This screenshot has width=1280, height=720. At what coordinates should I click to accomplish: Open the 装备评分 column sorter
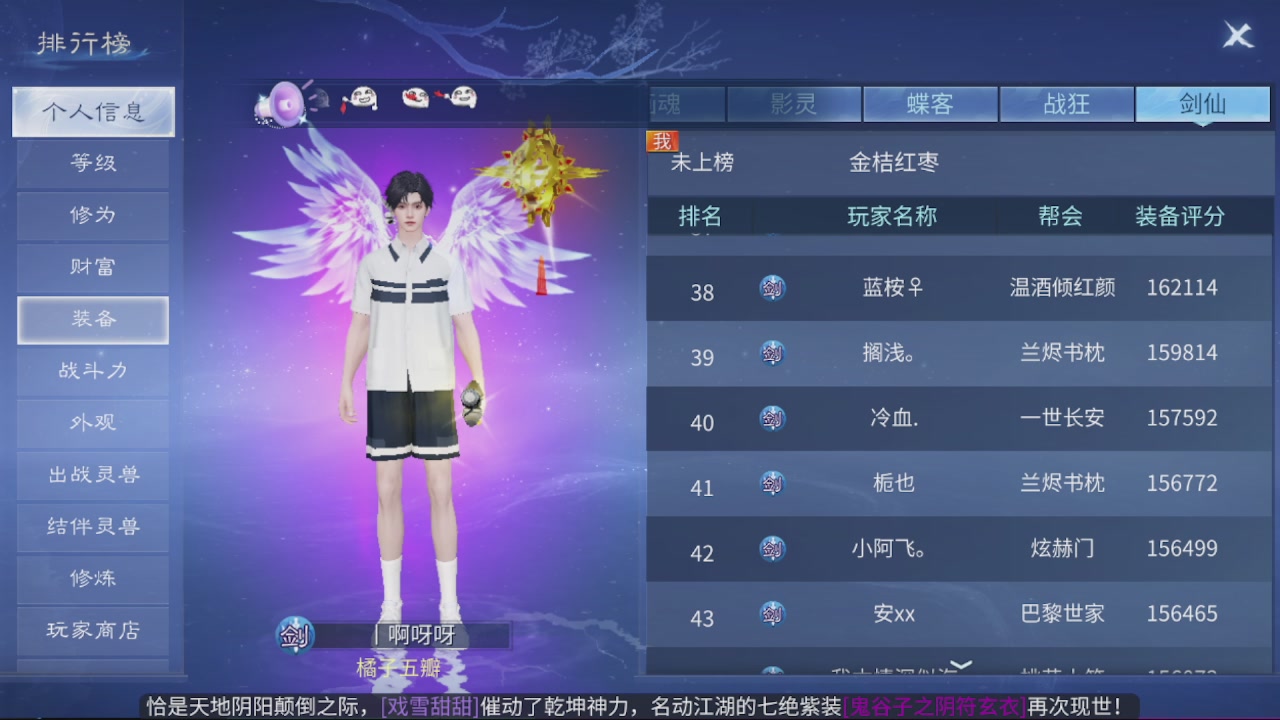[1184, 217]
